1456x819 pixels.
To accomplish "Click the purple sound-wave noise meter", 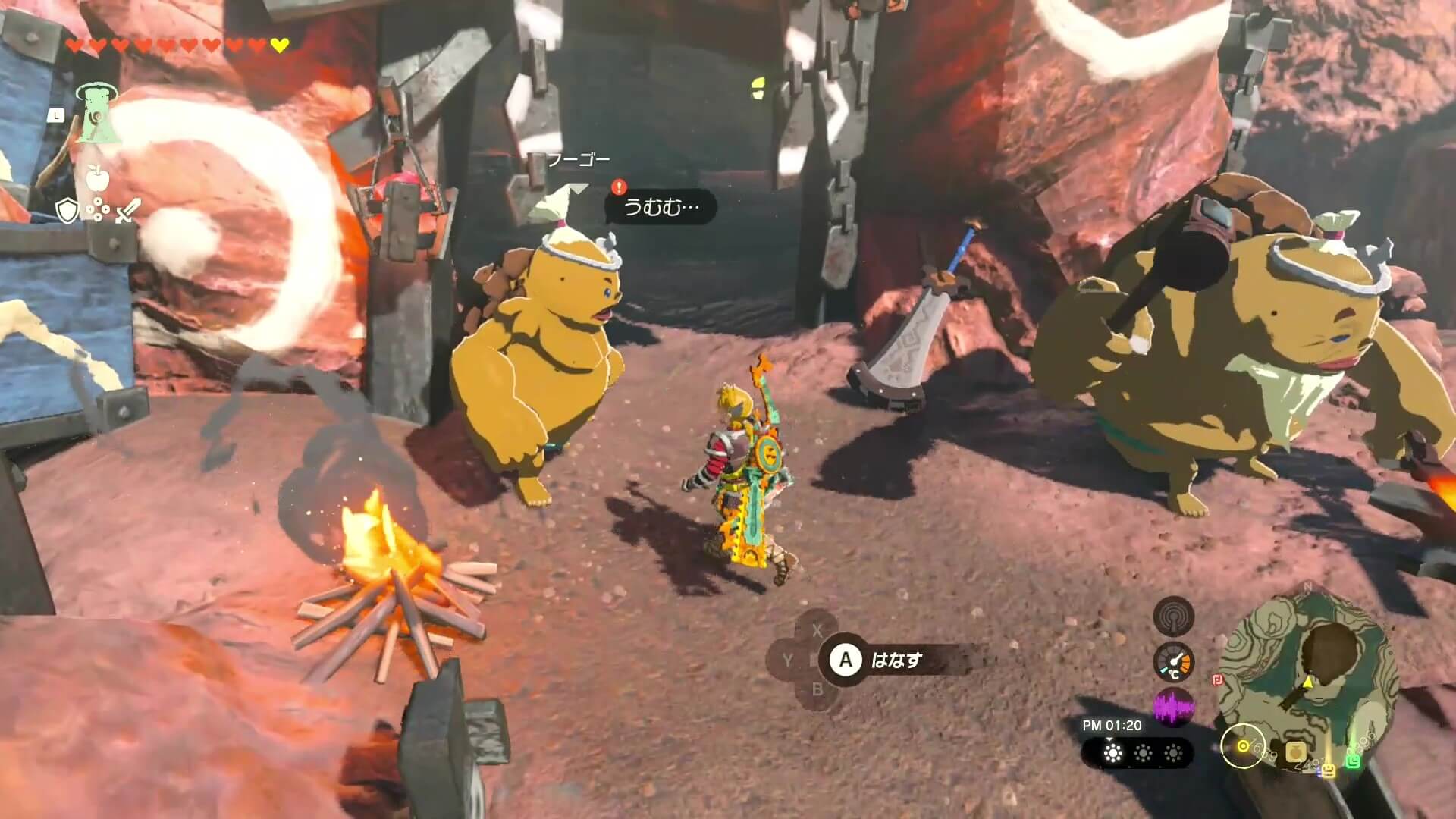I will point(1173,708).
